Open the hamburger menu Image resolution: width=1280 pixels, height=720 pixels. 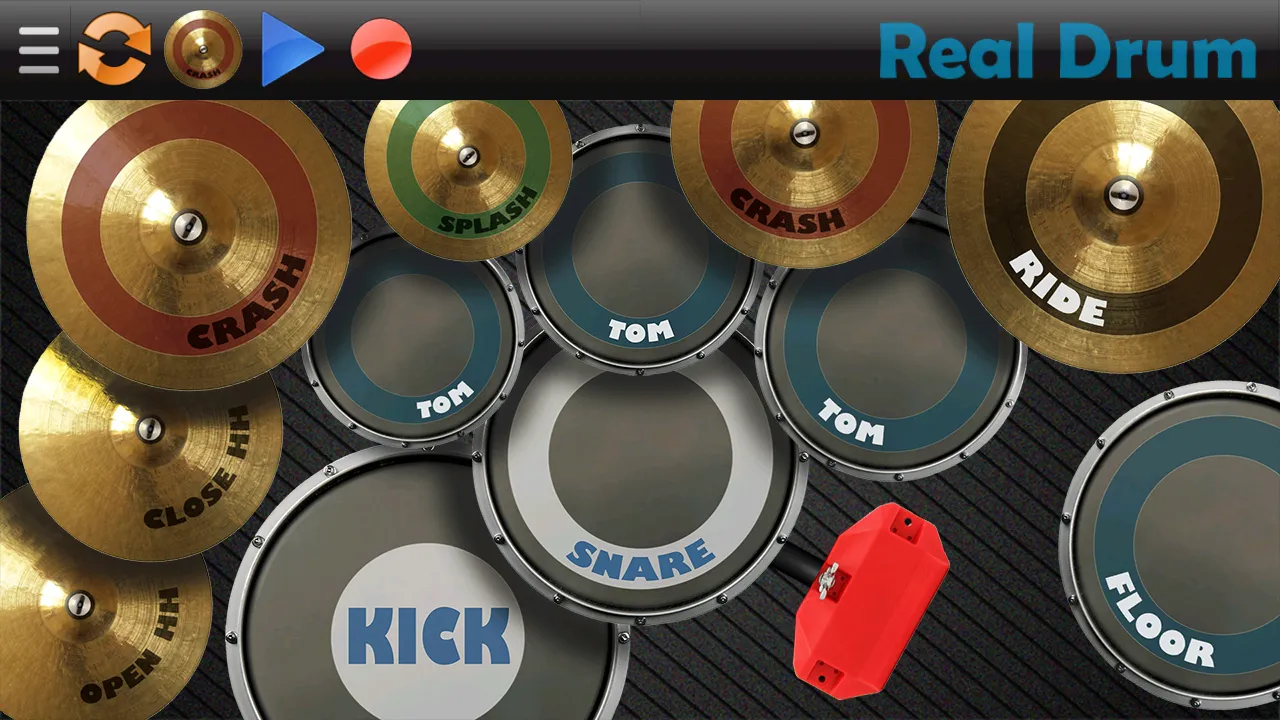[x=38, y=48]
